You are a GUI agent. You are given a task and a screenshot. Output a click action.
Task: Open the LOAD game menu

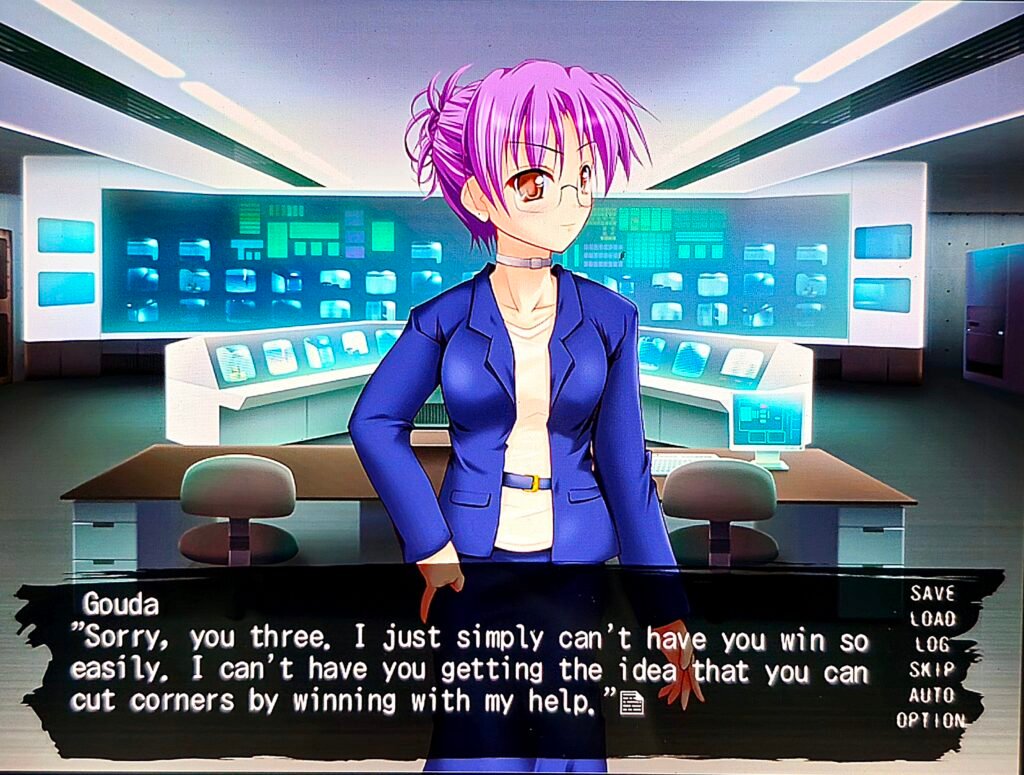tap(932, 619)
